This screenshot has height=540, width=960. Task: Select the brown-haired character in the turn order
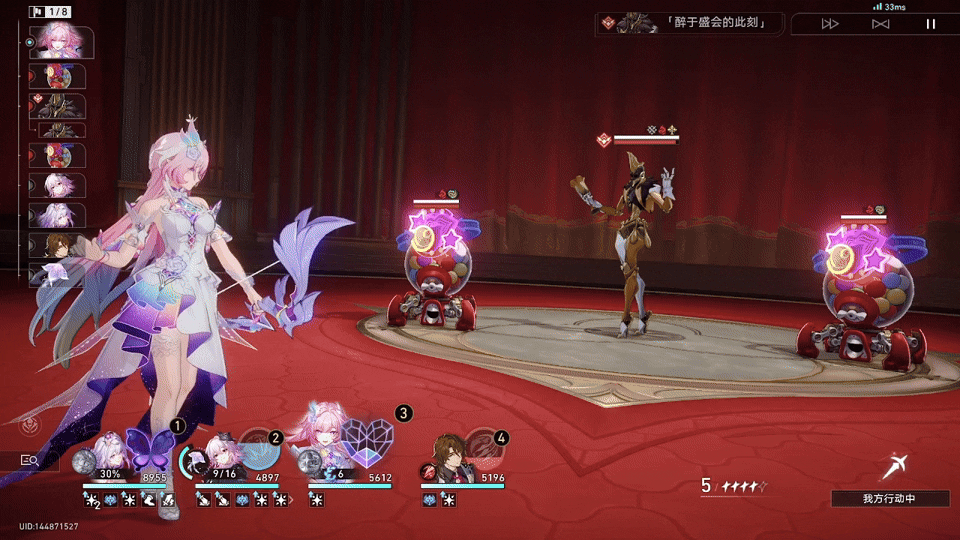tap(63, 245)
